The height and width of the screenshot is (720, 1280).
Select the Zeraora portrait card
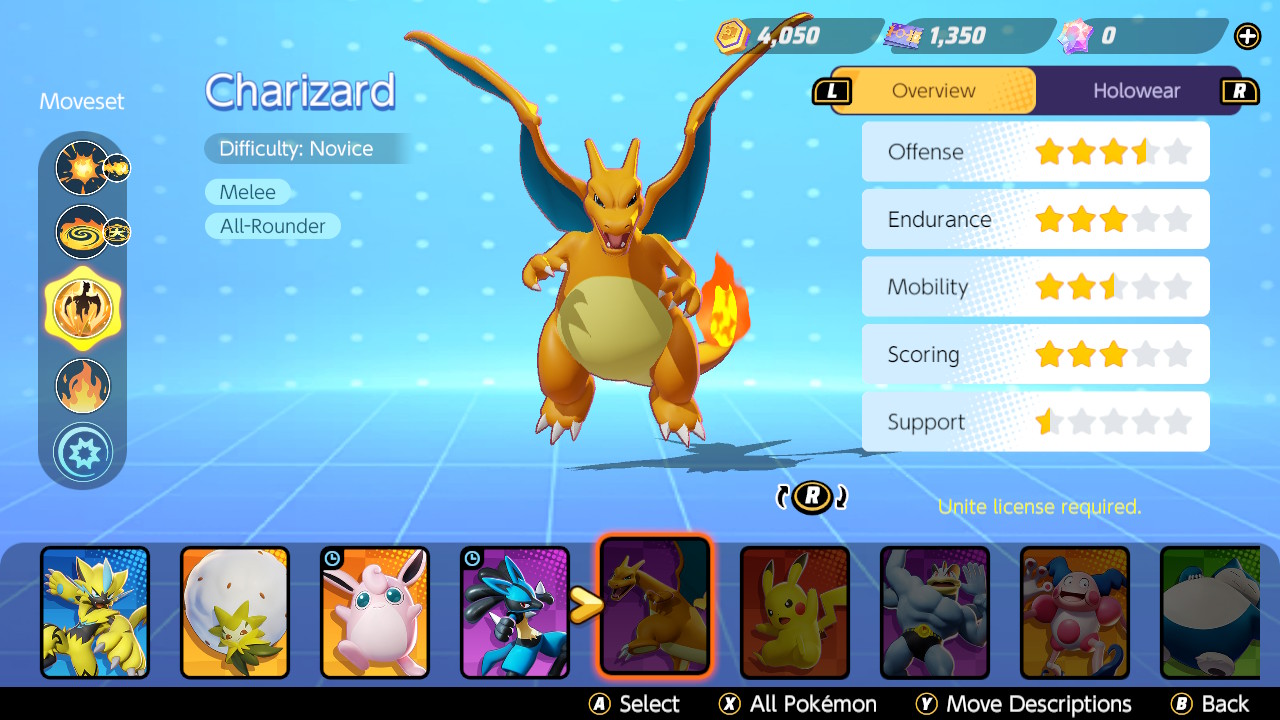click(95, 612)
